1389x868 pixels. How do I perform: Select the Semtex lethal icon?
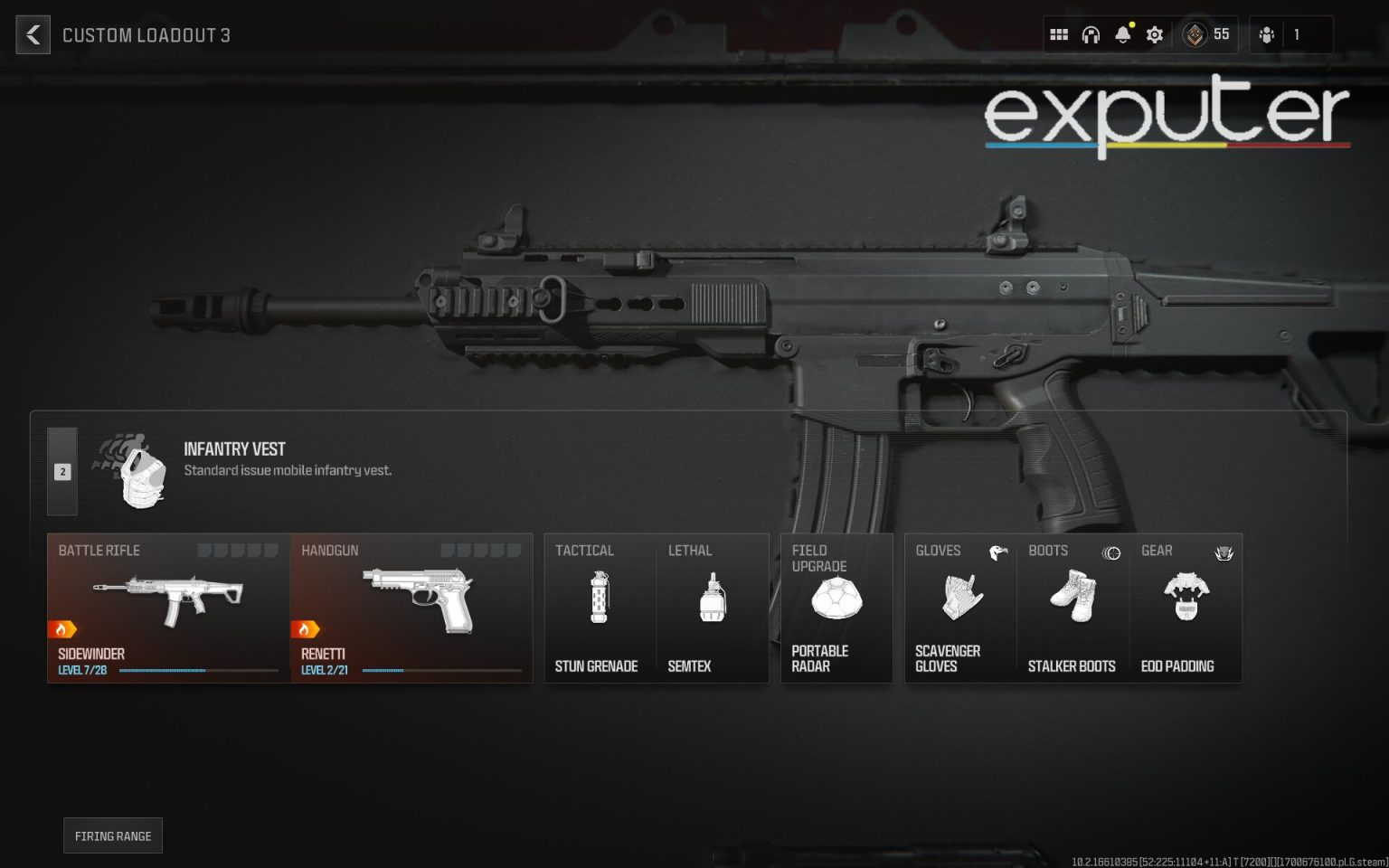click(x=711, y=599)
